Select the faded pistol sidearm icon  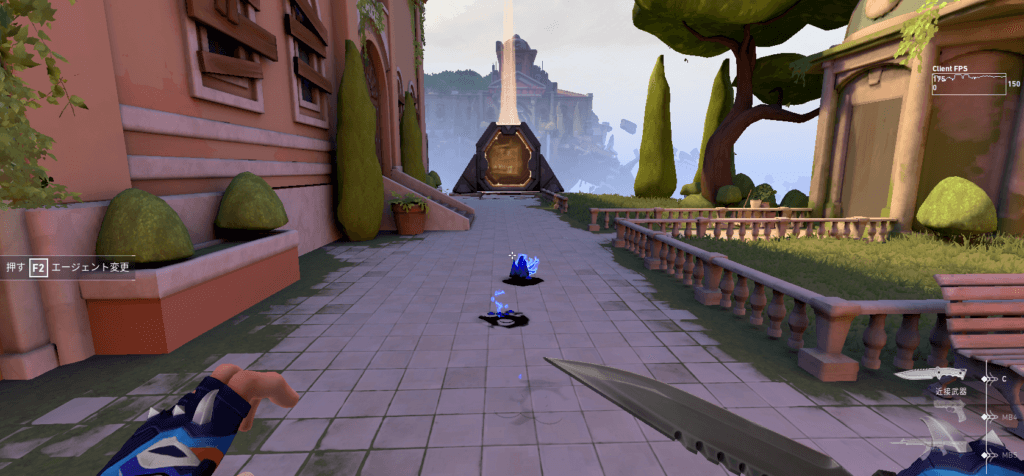(950, 410)
